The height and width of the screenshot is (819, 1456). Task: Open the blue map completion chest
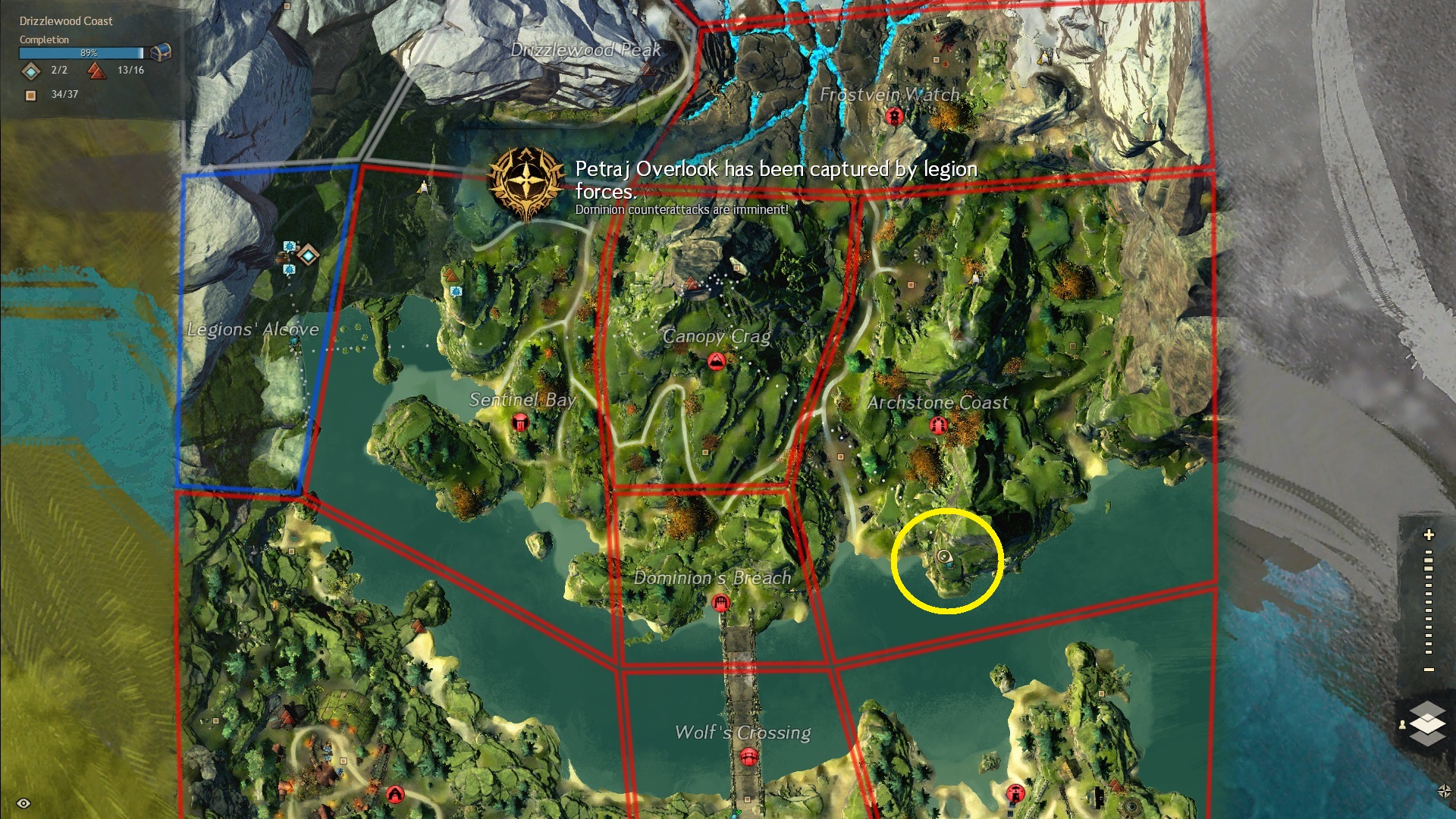click(x=160, y=52)
